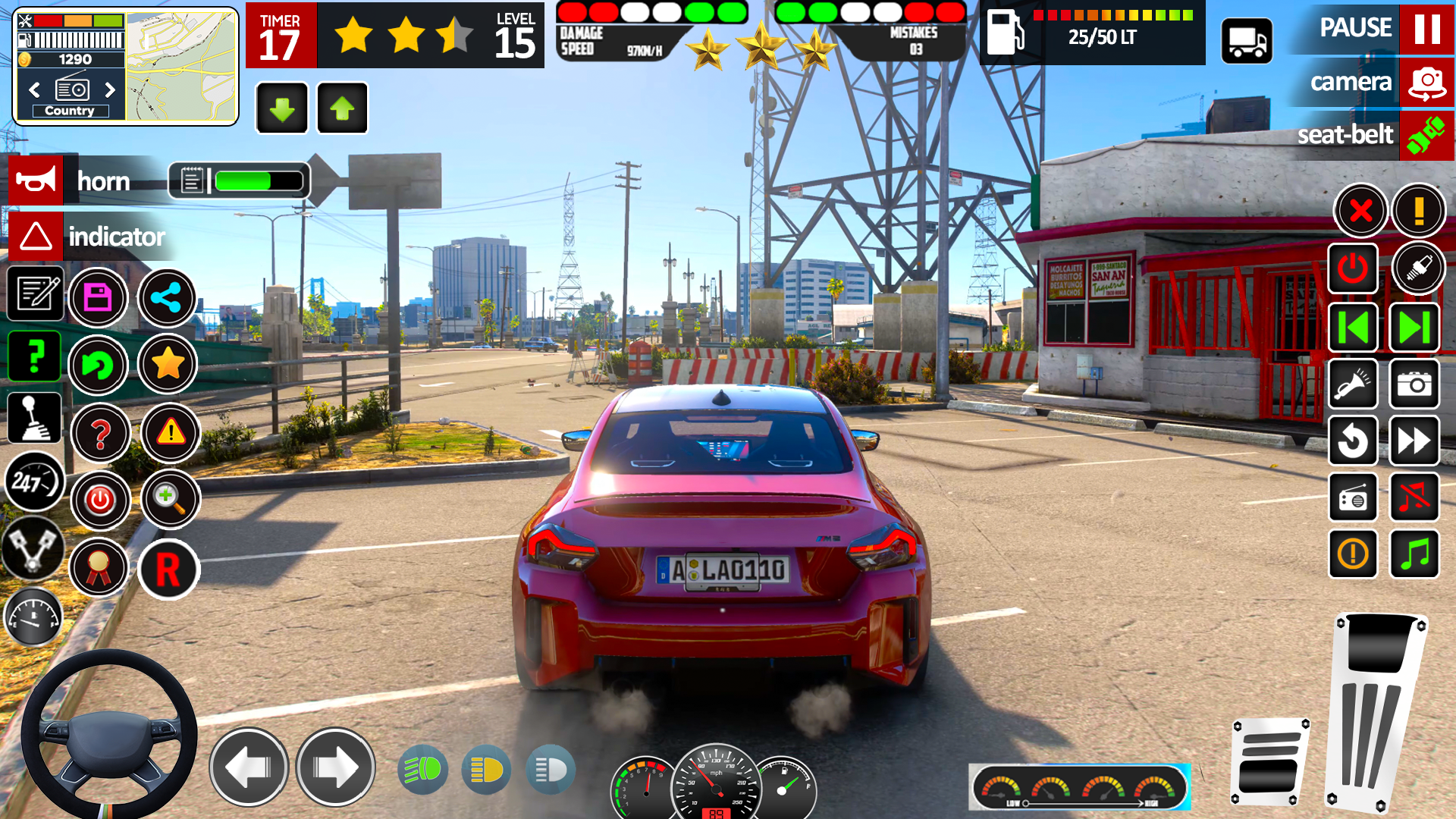
Task: Click the green music note button
Action: [1414, 554]
